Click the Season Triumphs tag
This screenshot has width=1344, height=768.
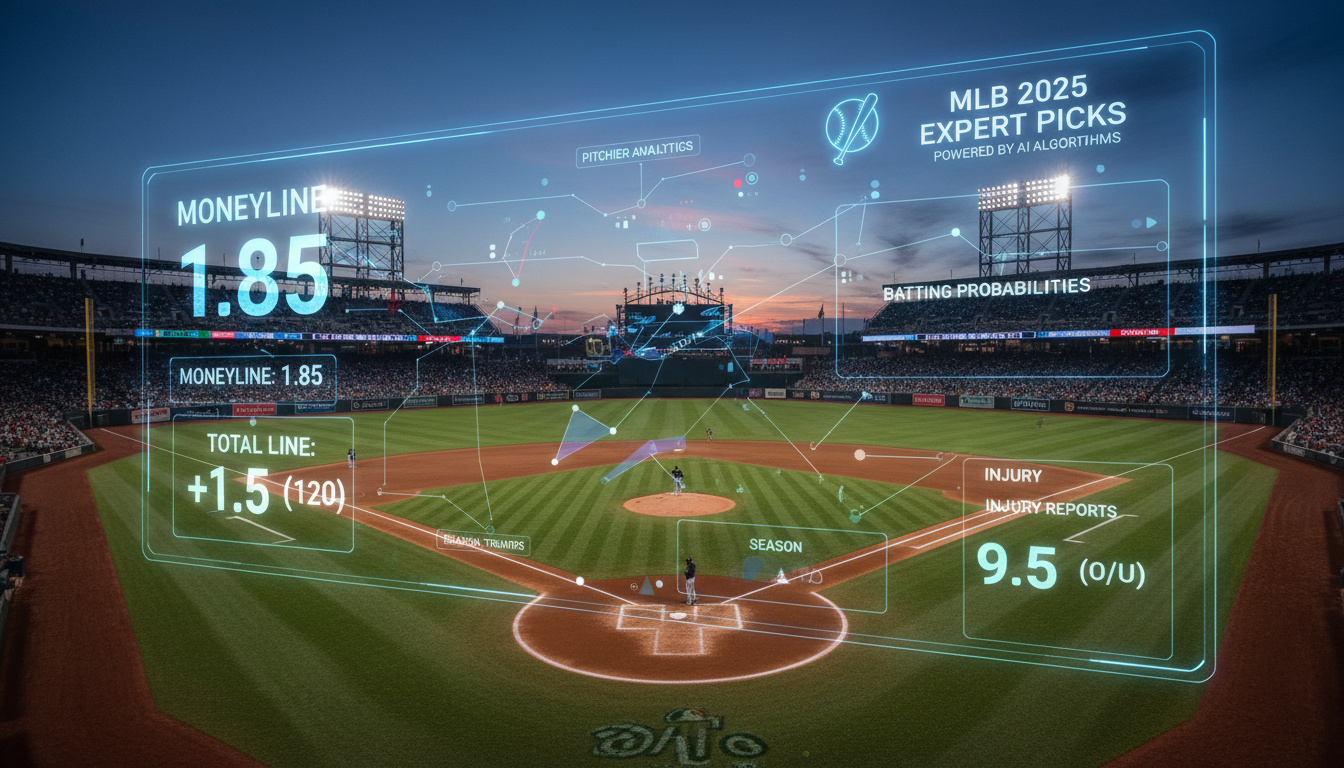[483, 543]
